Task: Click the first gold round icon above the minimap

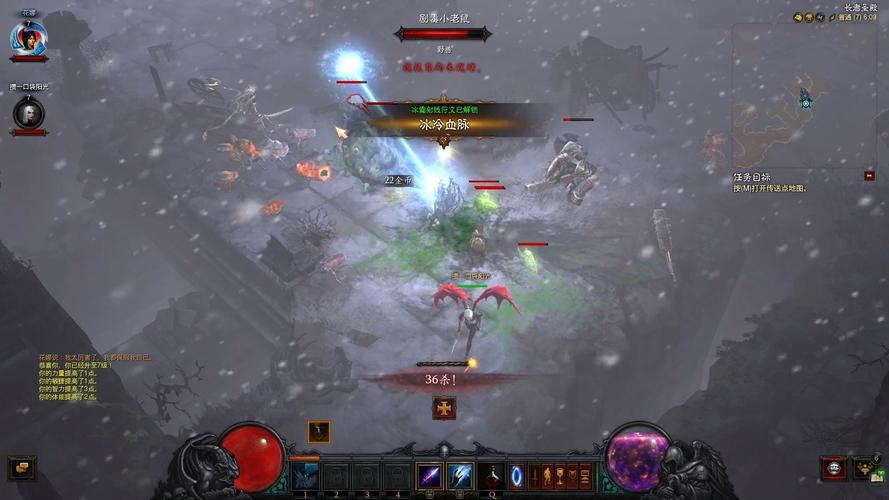Action: click(799, 17)
